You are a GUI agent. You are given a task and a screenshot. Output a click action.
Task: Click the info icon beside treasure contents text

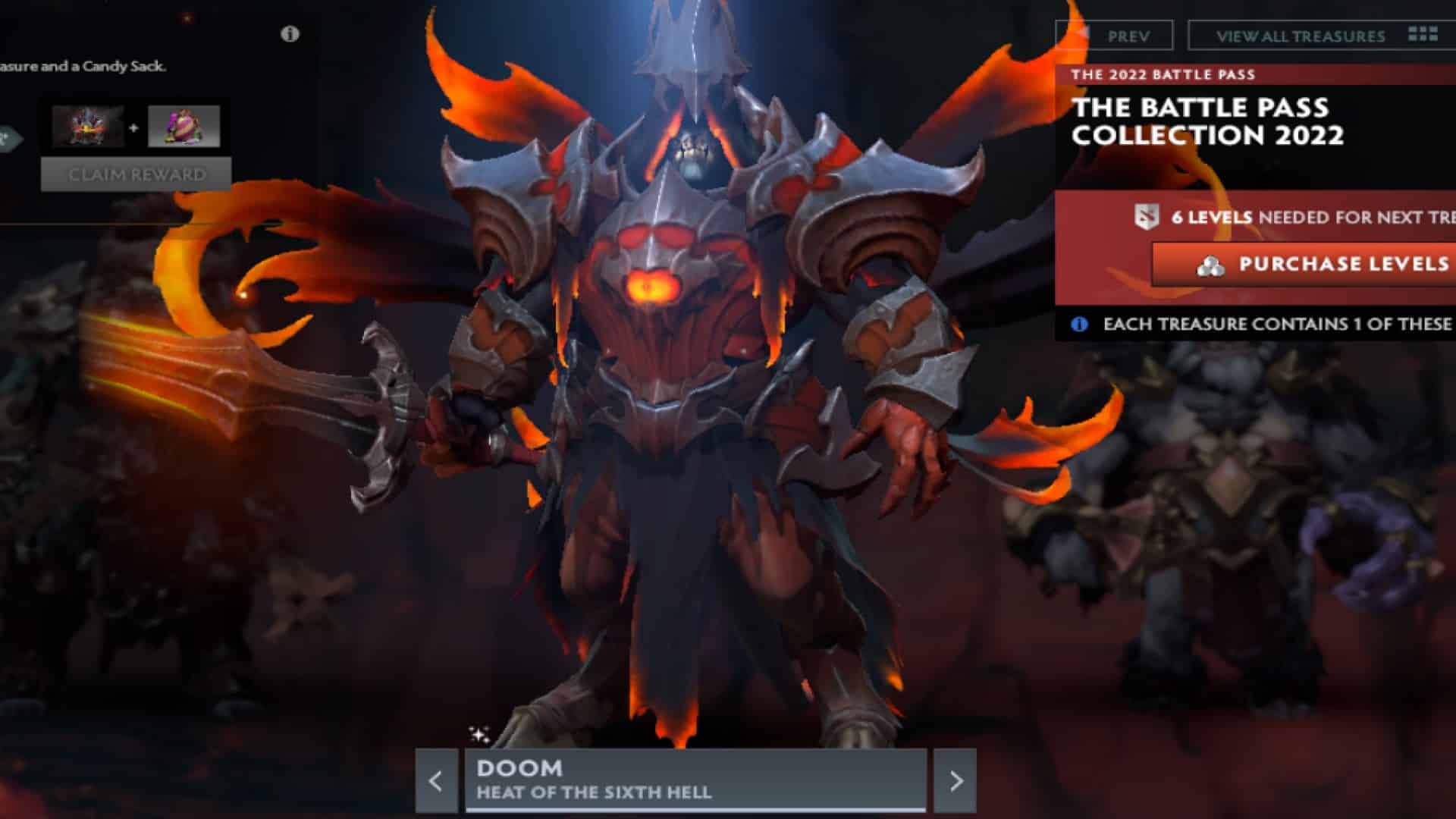[1078, 324]
